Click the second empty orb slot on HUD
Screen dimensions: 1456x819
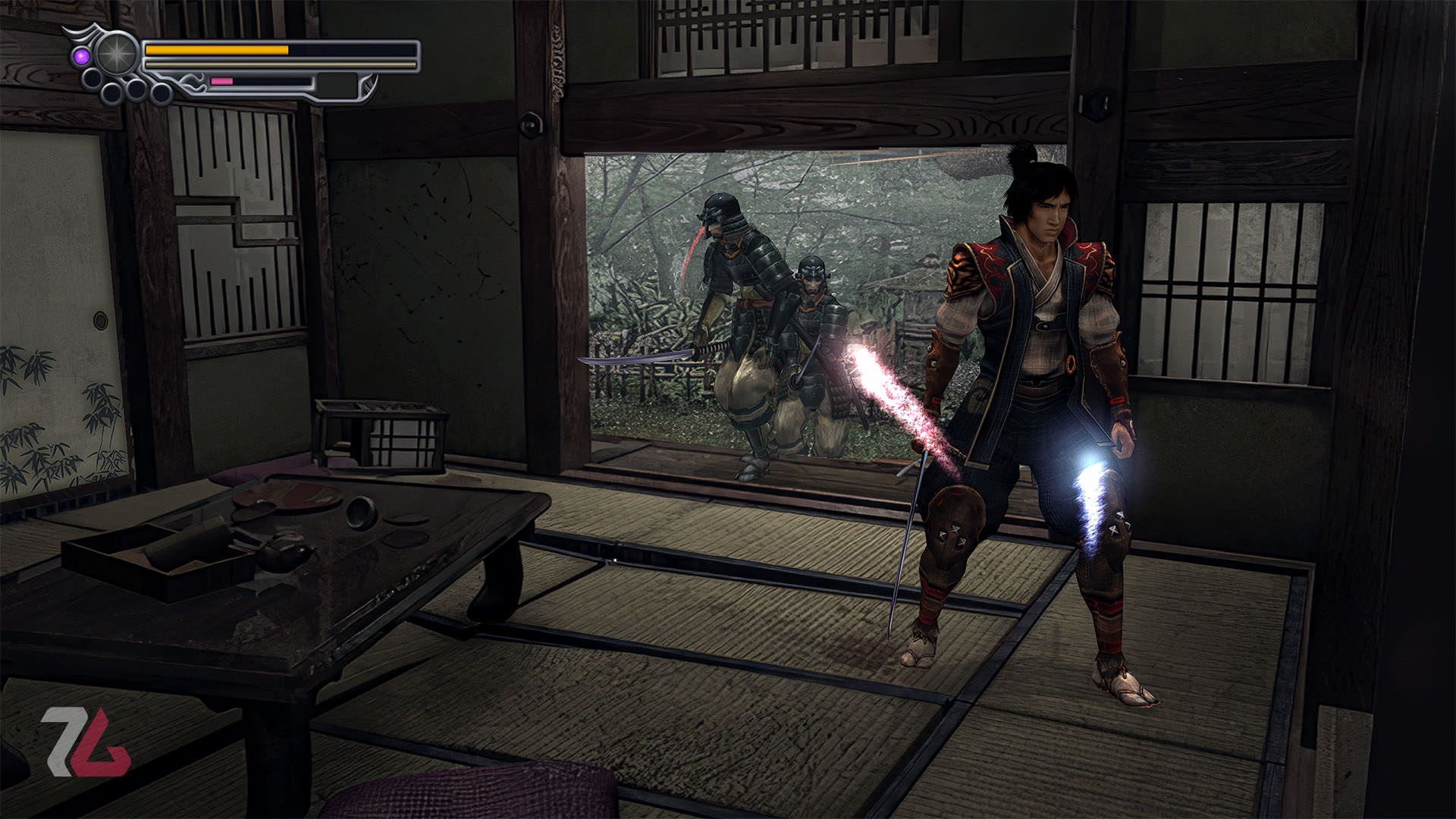coord(114,95)
